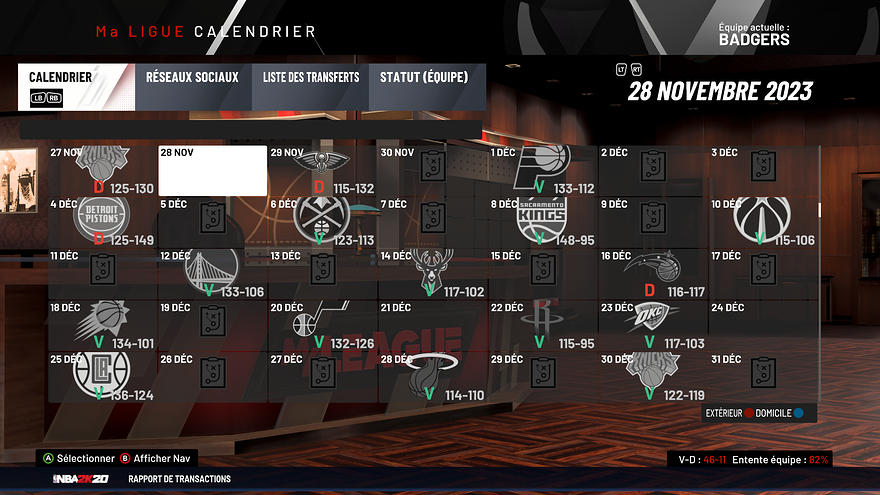Viewport: 880px width, 495px height.
Task: Open the 27 Nov Knicks game
Action: pyautogui.click(x=103, y=171)
